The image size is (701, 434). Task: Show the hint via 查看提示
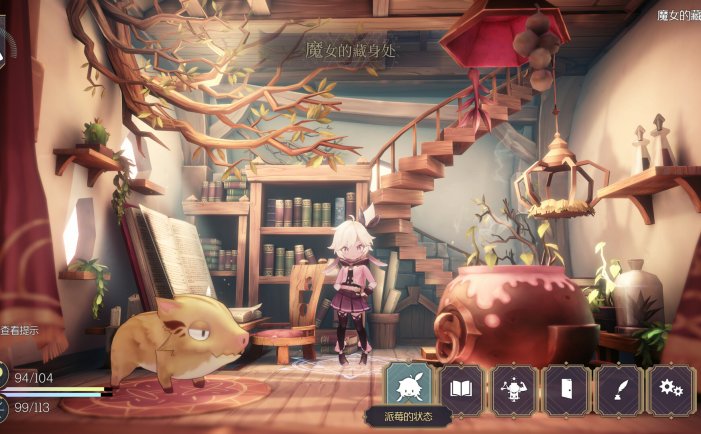[20, 330]
